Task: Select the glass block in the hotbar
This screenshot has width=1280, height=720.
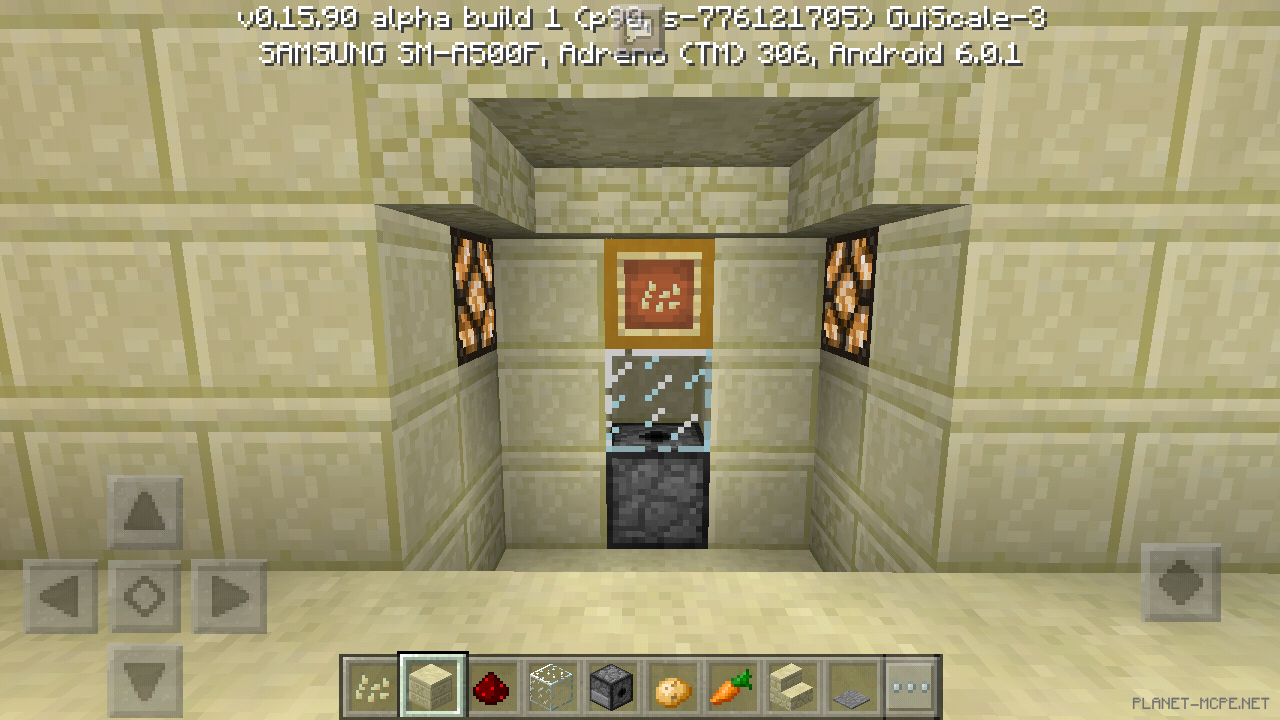Action: tap(551, 686)
